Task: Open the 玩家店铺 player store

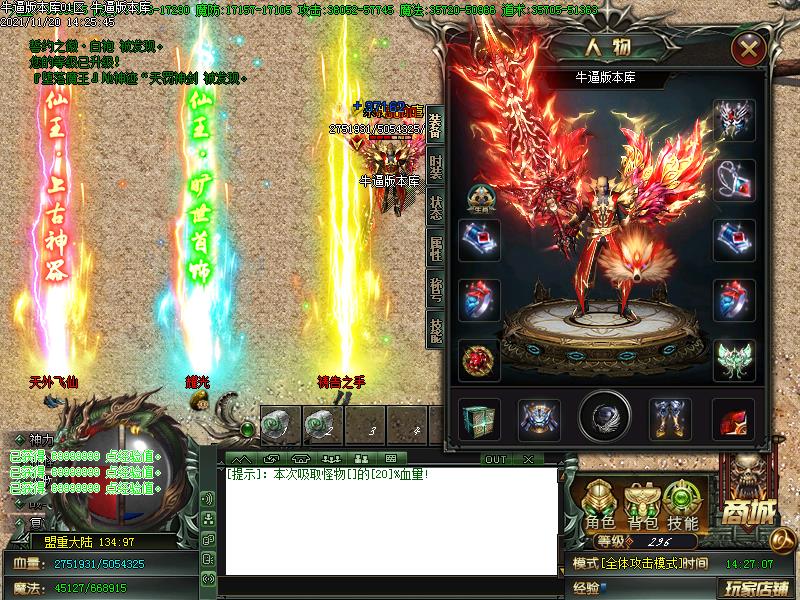Action: tap(758, 587)
